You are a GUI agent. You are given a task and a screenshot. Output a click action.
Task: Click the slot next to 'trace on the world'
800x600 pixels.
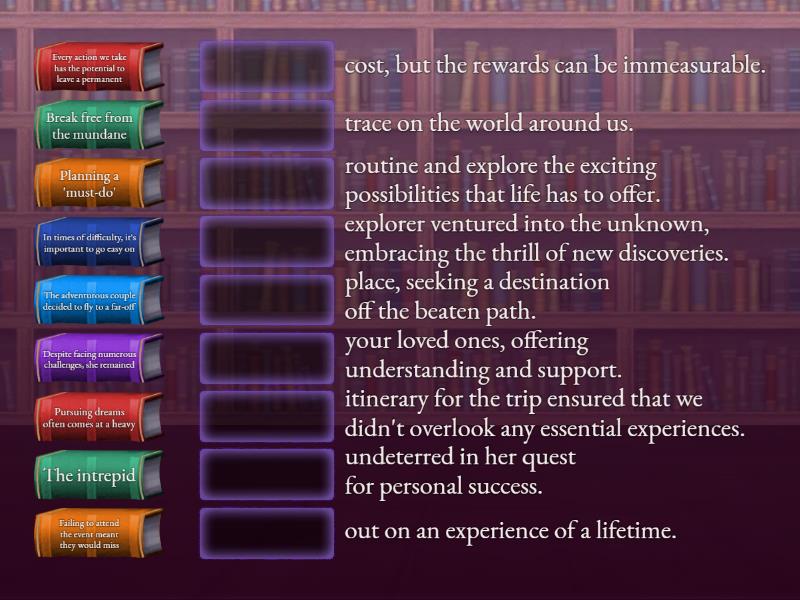click(x=267, y=125)
